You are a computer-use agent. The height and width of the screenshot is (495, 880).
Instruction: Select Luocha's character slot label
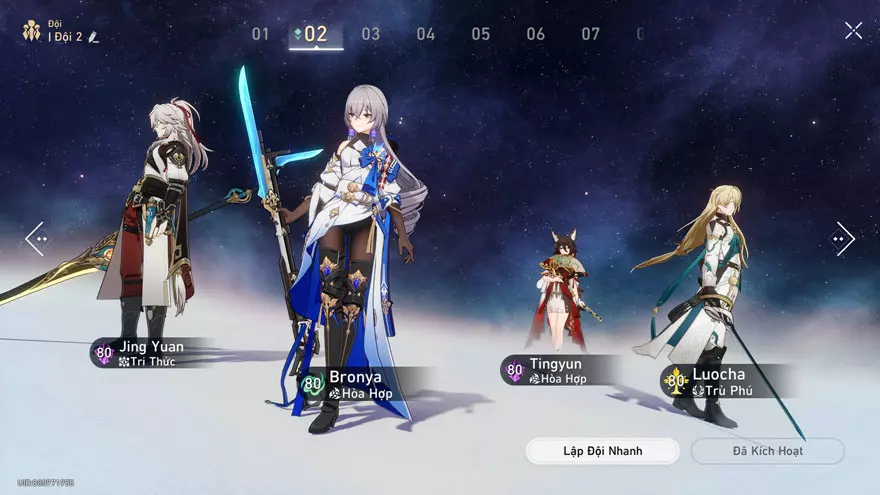[715, 381]
